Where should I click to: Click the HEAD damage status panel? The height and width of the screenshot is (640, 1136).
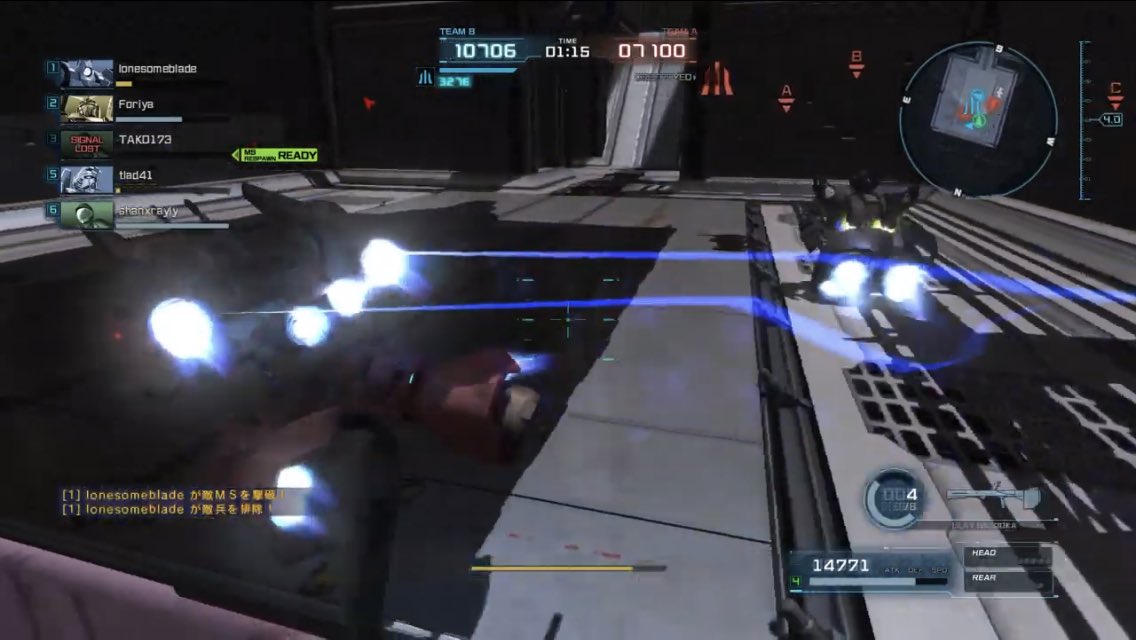tap(1006, 553)
